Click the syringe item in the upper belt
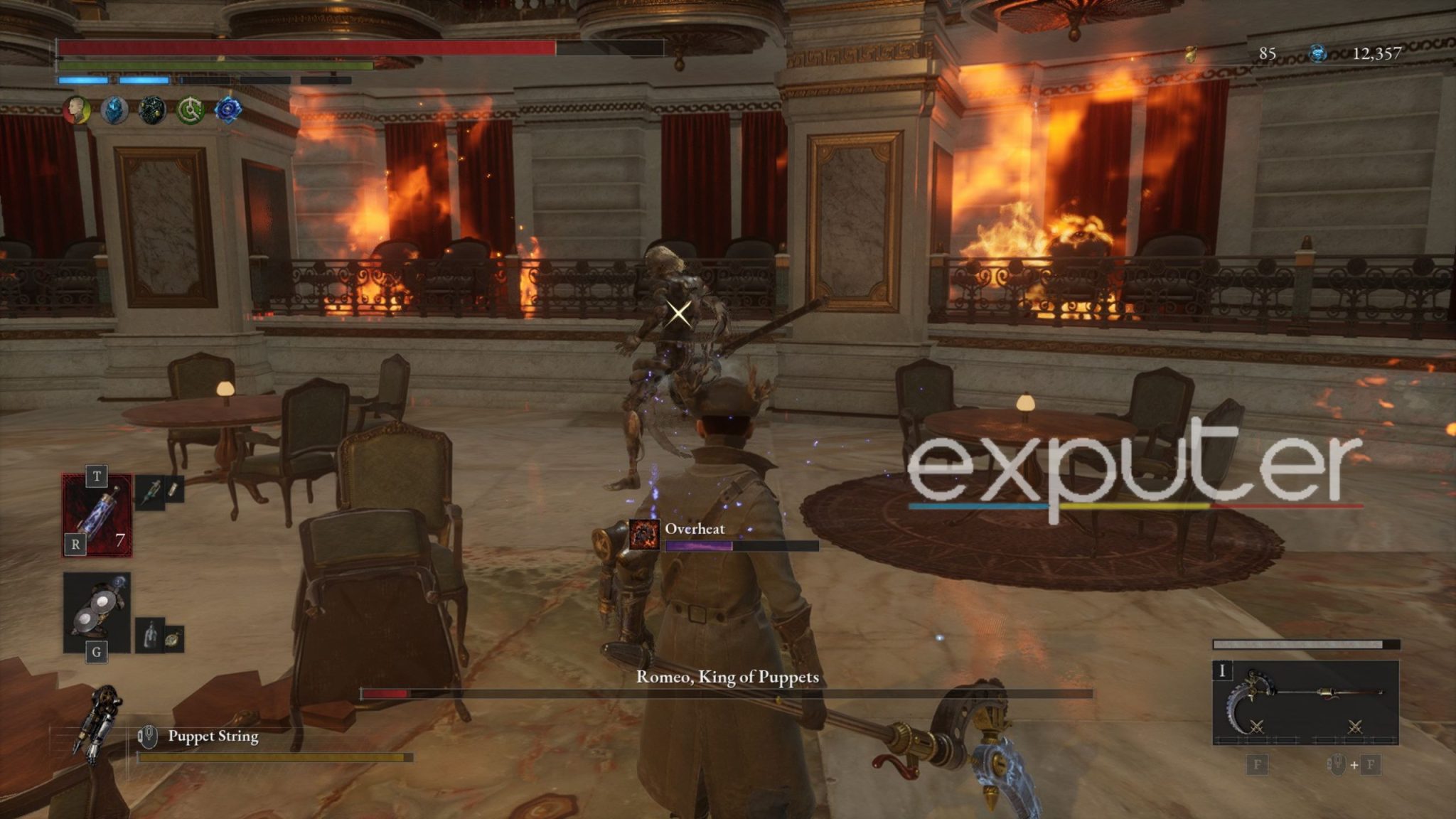Viewport: 1456px width, 819px height. tap(151, 491)
